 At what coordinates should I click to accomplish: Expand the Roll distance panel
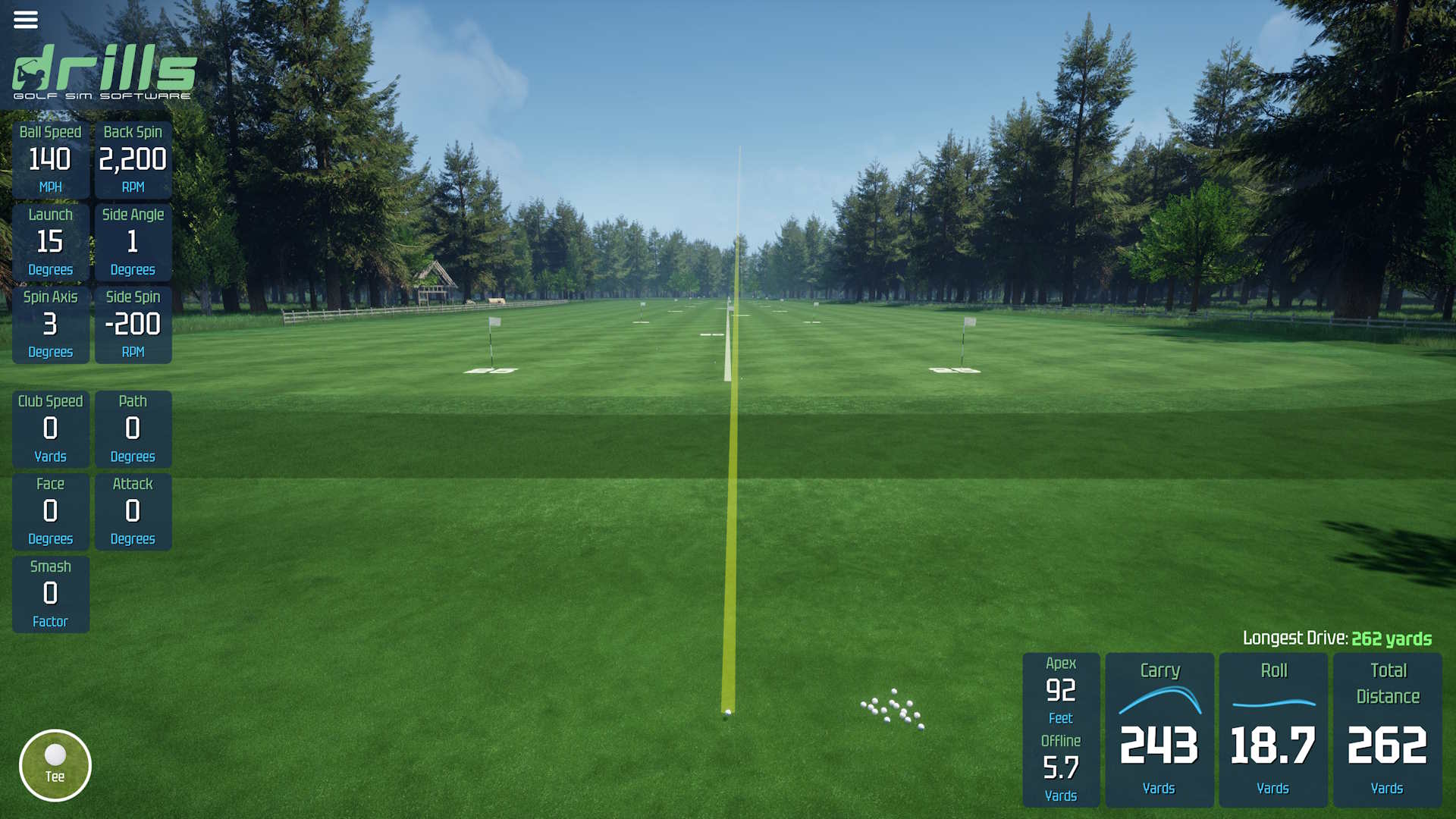tap(1274, 728)
